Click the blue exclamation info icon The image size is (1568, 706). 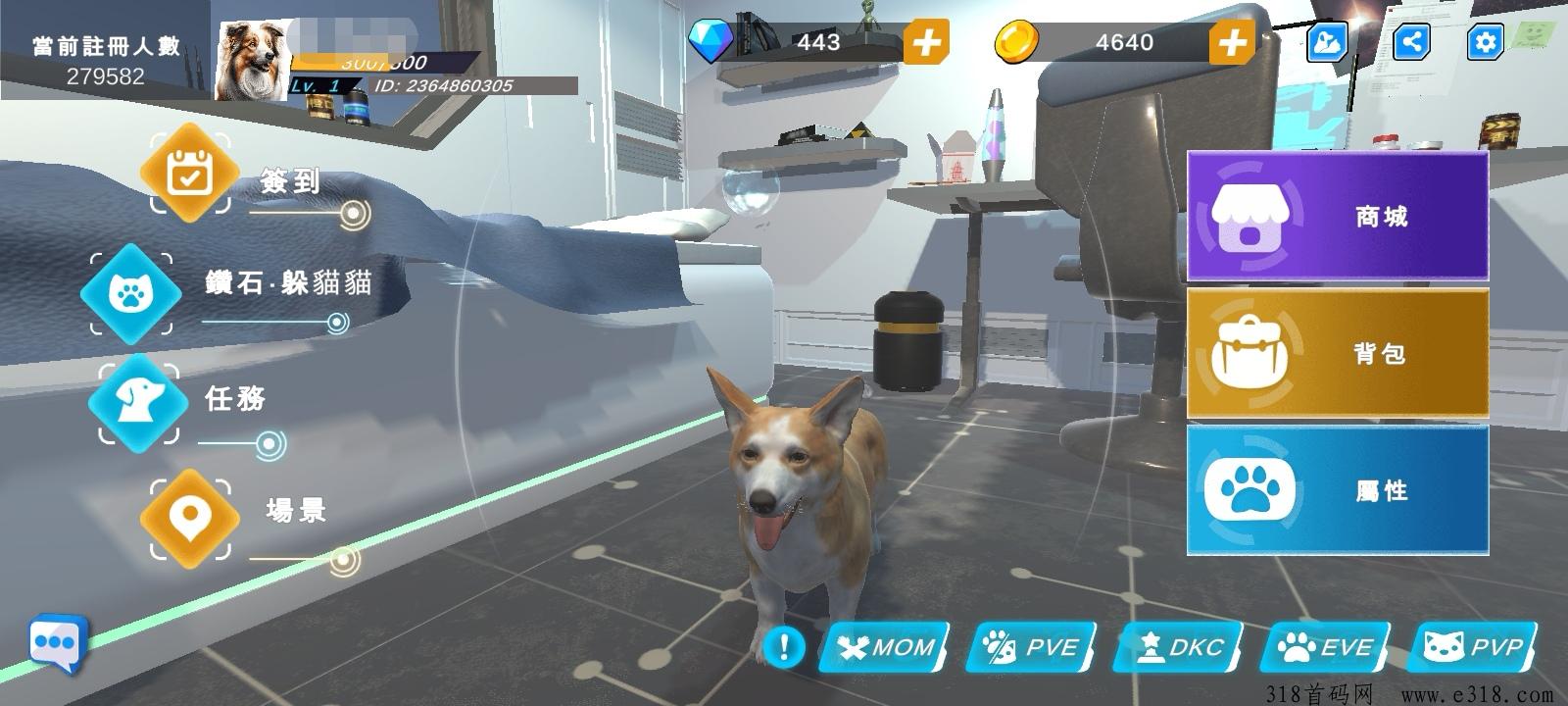point(784,646)
